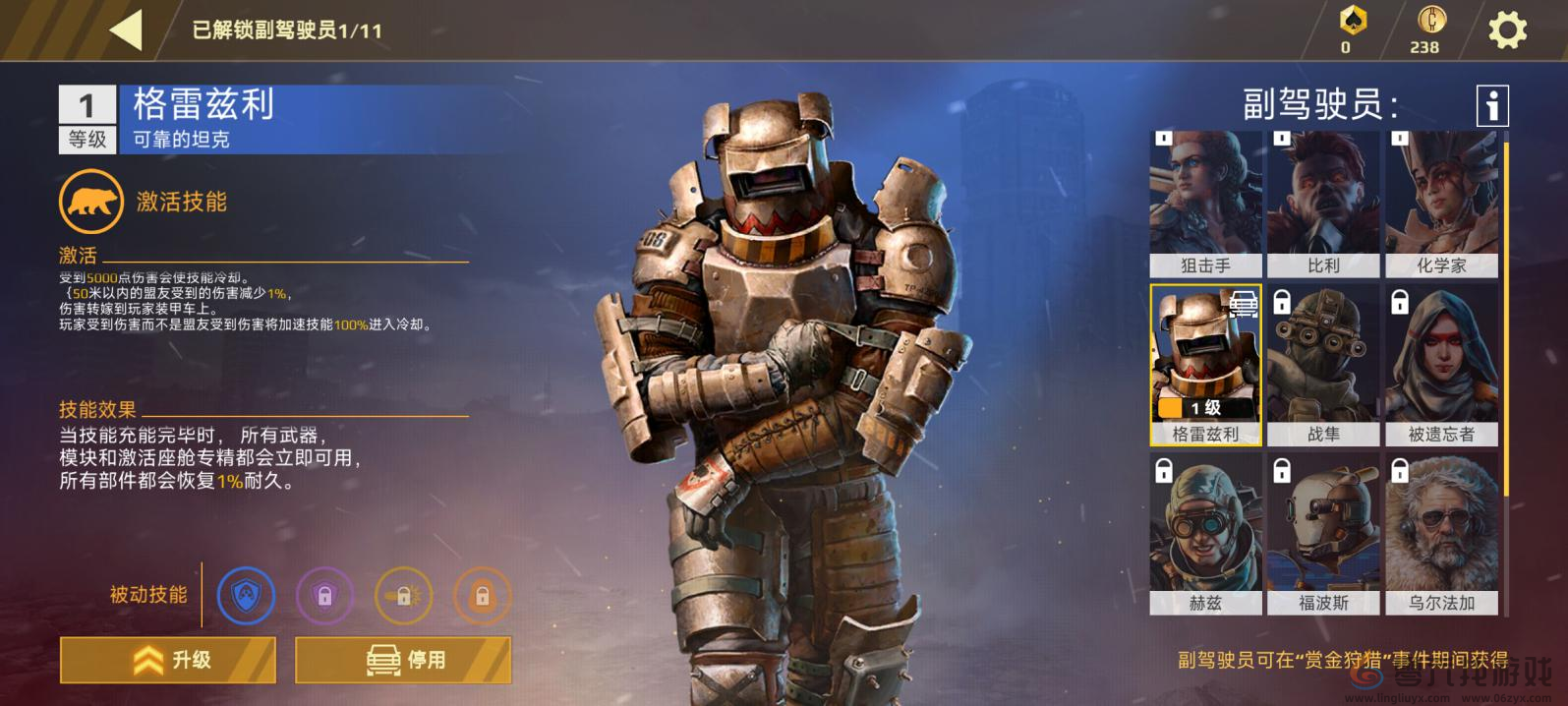The height and width of the screenshot is (706, 1568).
Task: Inspect the rightmost orange locked passive skill
Action: (482, 596)
